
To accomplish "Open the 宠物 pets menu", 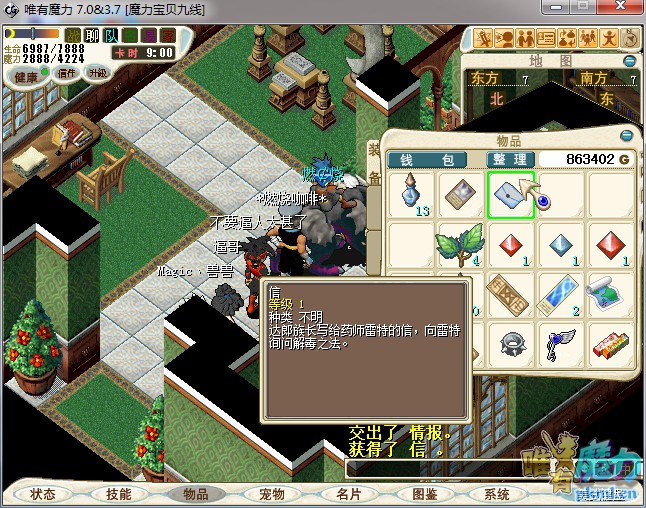I will (x=272, y=494).
